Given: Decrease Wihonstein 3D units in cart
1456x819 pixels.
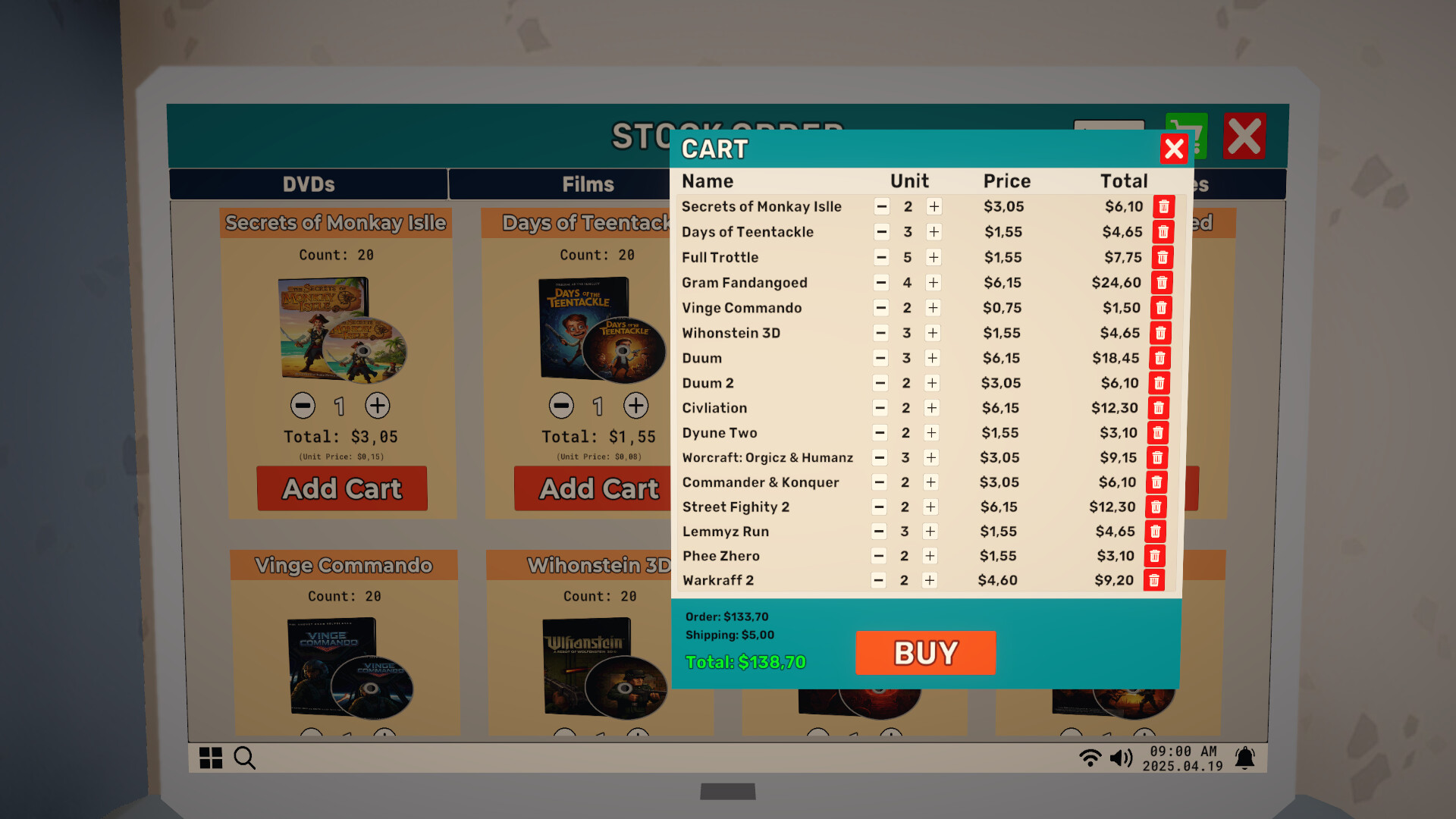Looking at the screenshot, I should tap(880, 333).
